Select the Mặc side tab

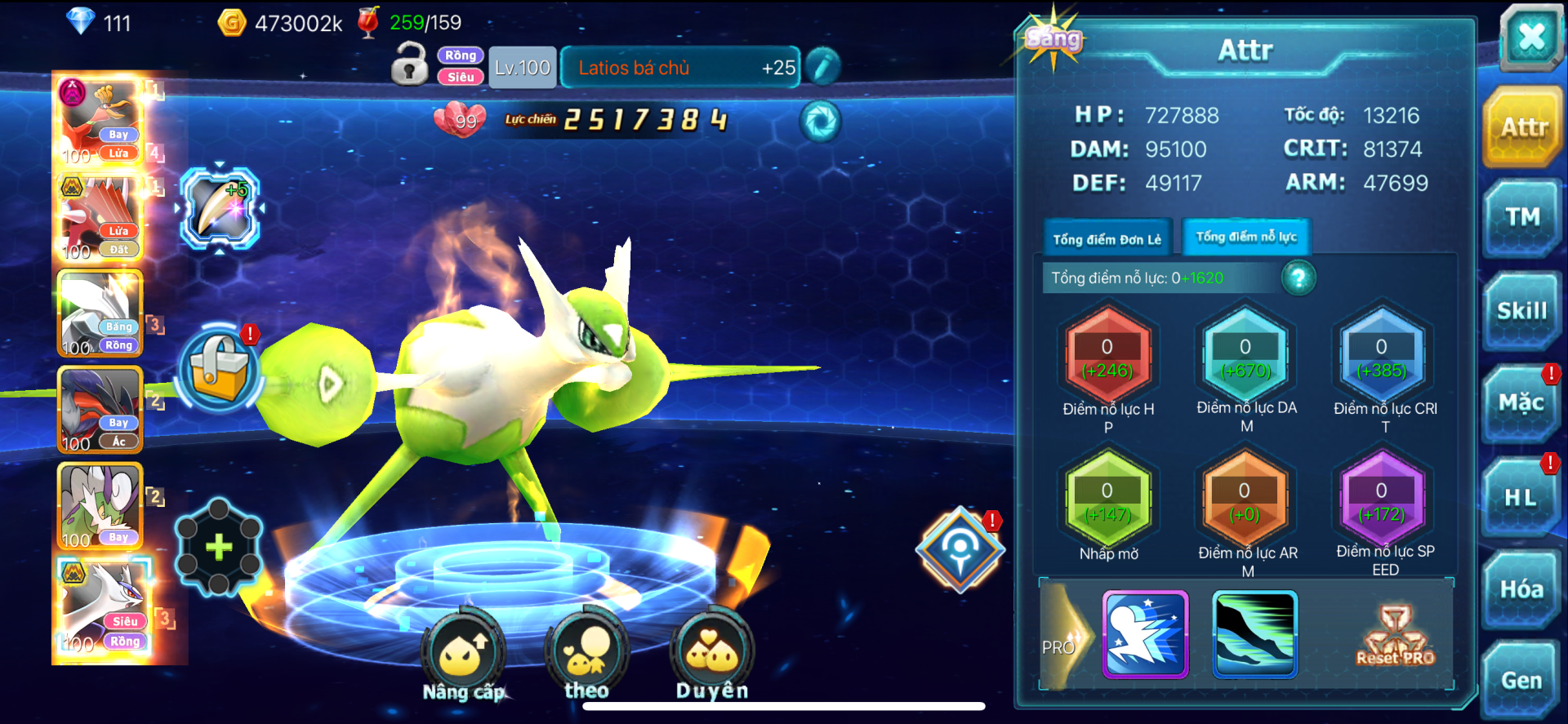tap(1521, 403)
